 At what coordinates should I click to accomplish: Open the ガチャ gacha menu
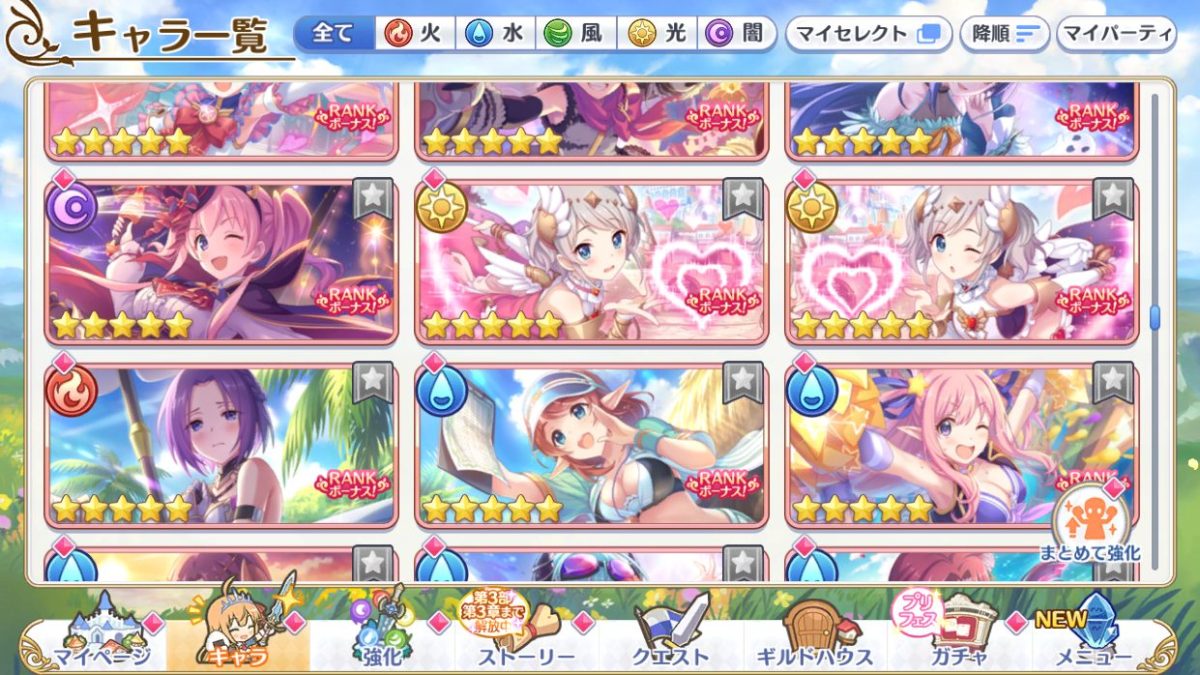pos(956,635)
